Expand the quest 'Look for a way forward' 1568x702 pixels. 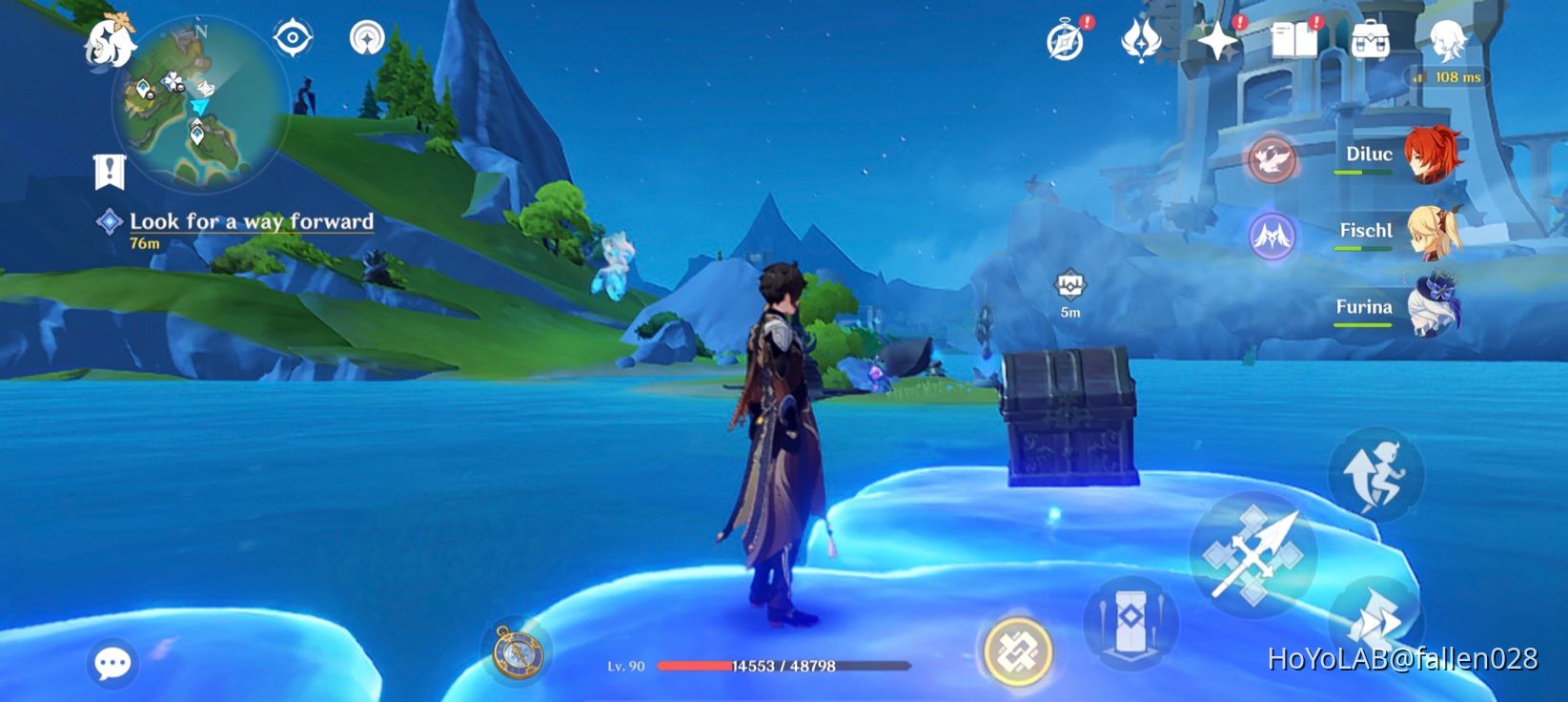(253, 222)
